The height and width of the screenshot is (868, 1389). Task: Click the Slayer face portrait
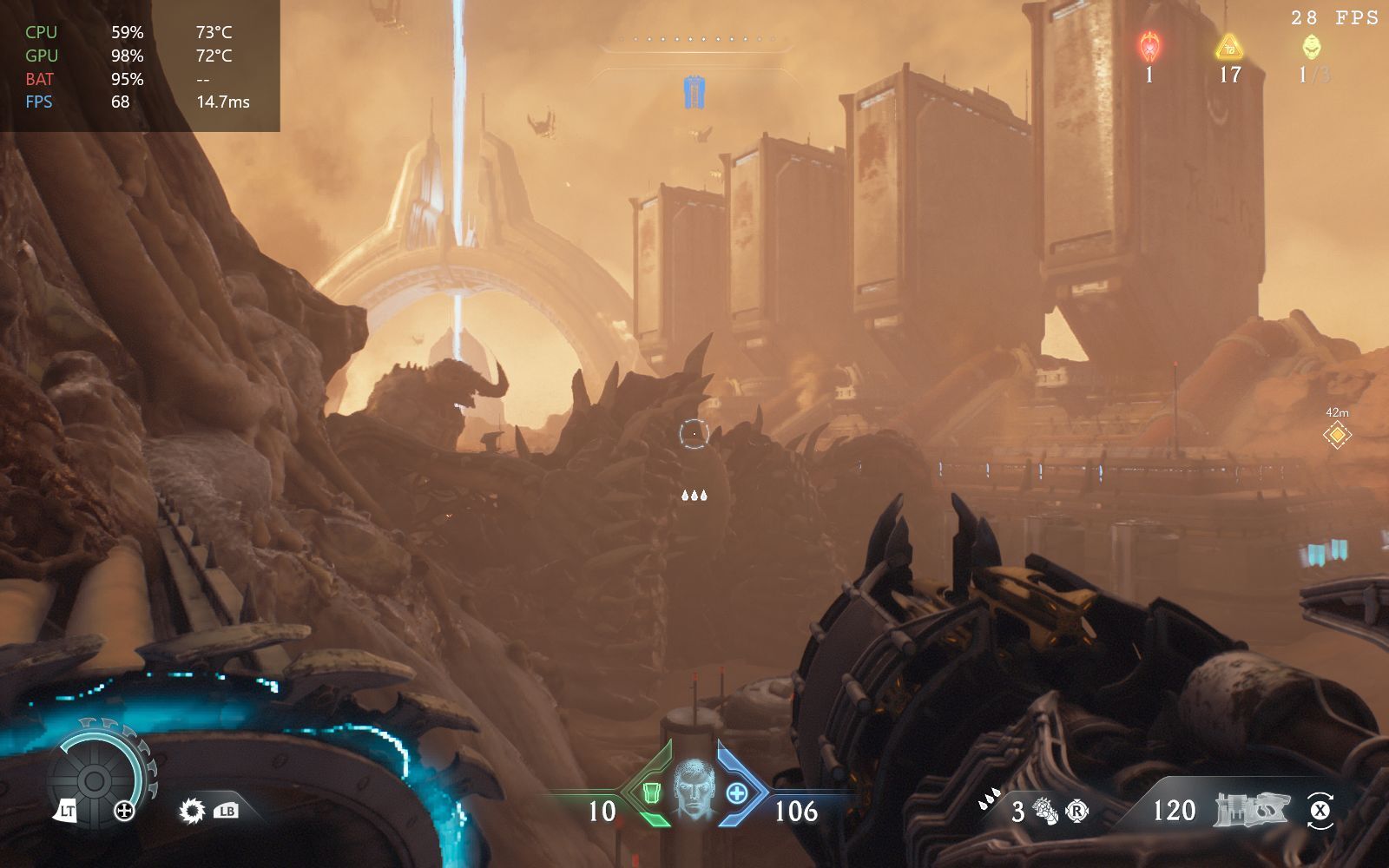694,789
